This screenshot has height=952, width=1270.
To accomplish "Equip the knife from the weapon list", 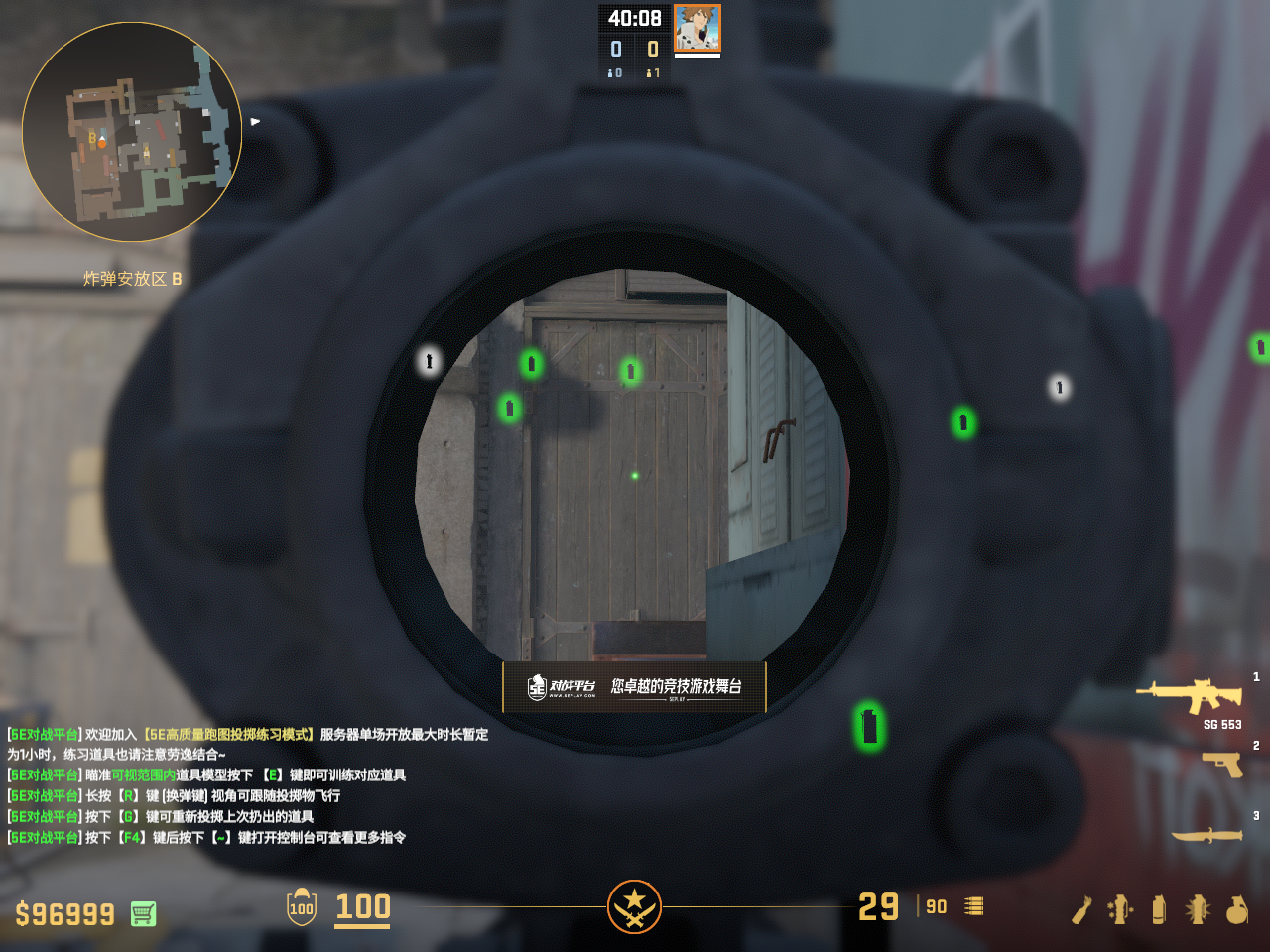I will click(1206, 835).
